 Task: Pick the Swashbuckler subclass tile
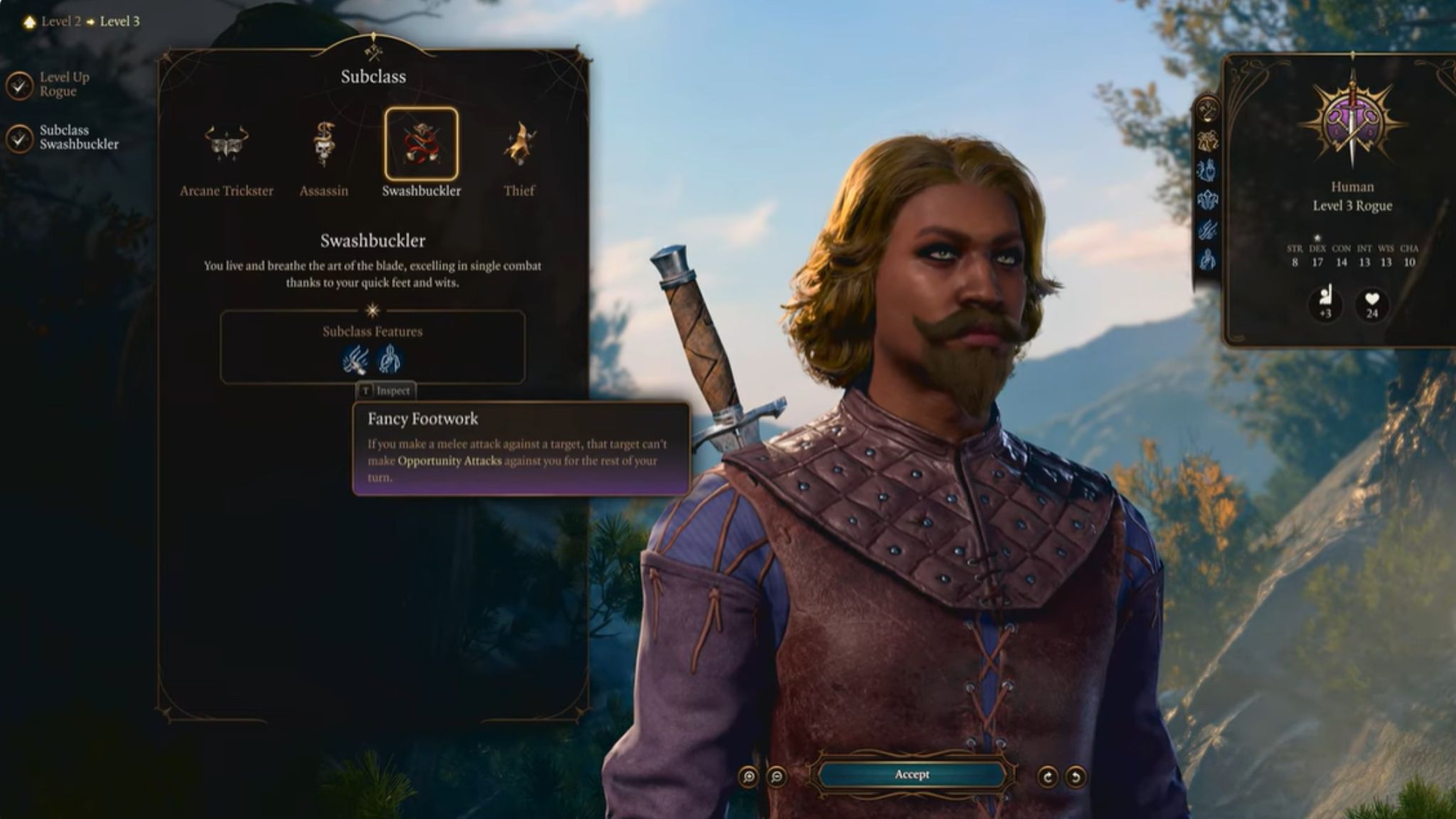[x=421, y=144]
